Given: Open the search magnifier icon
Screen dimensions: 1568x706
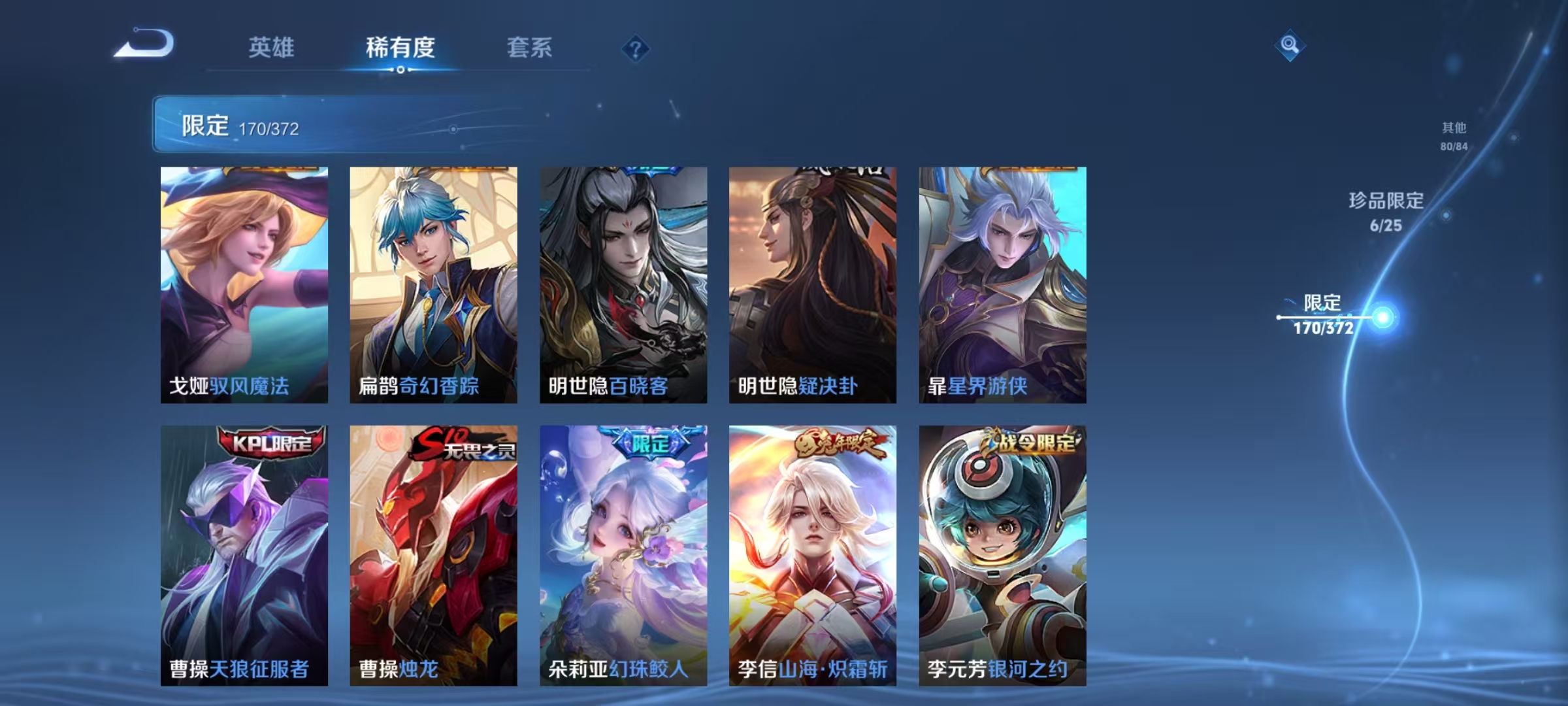Looking at the screenshot, I should [1290, 46].
